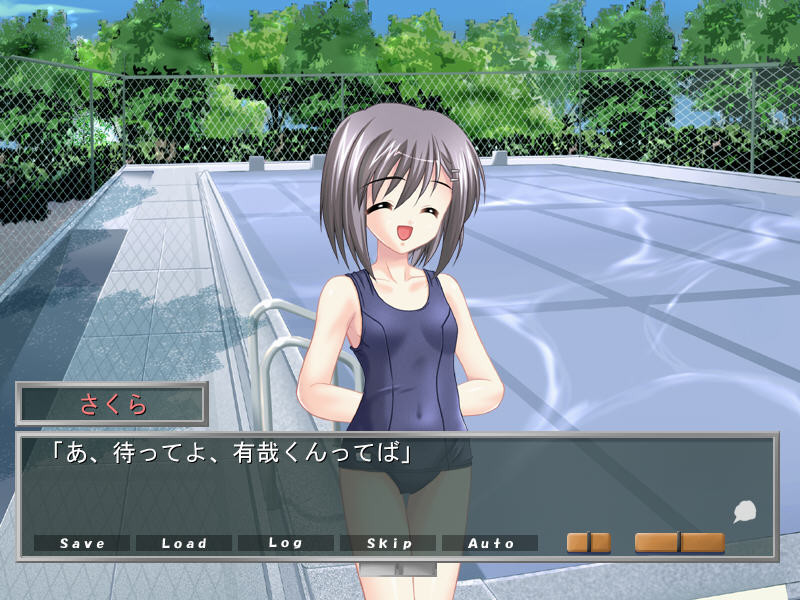Click the smaller orange slider bar
Screen dimensions: 800x600
pyautogui.click(x=589, y=542)
